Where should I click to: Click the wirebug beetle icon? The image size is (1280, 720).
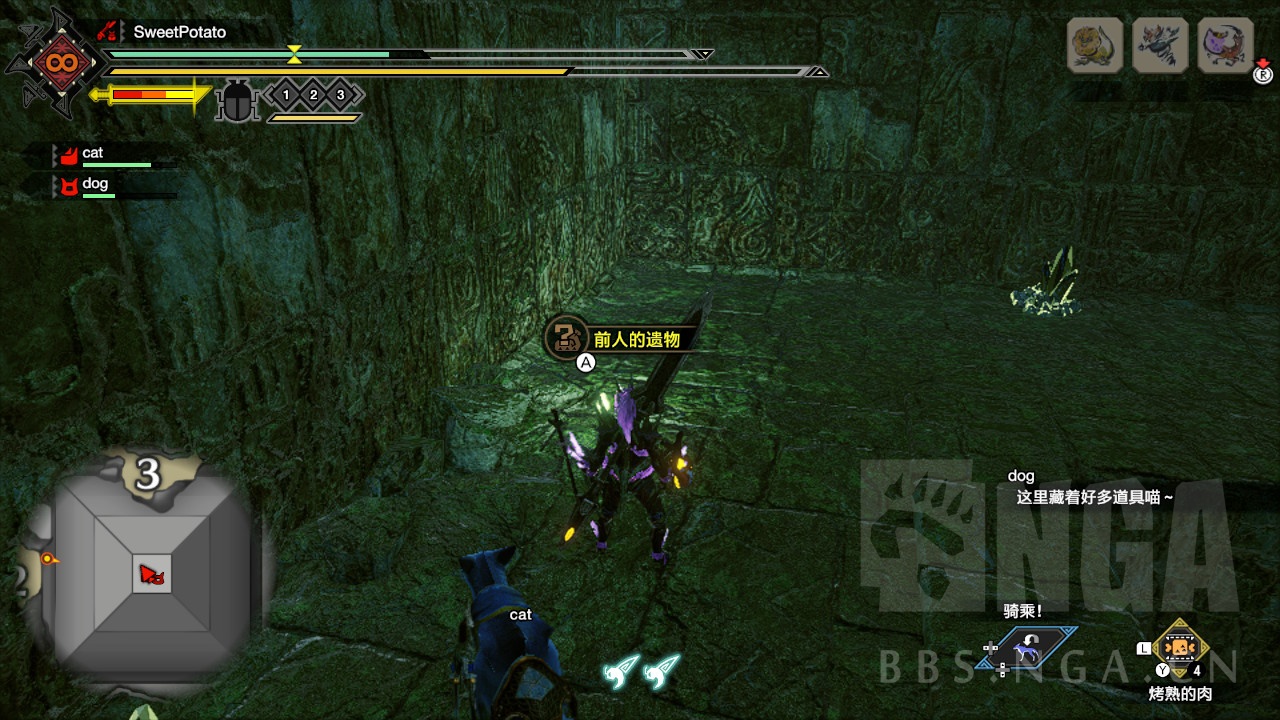[238, 101]
